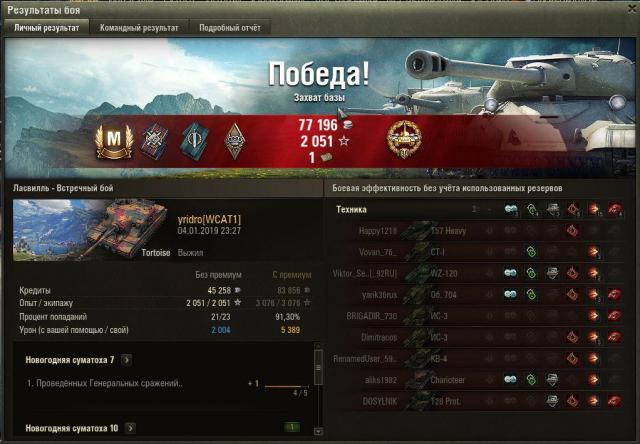The height and width of the screenshot is (444, 640).
Task: Show the diamond-shaped medal details
Action: (235, 141)
